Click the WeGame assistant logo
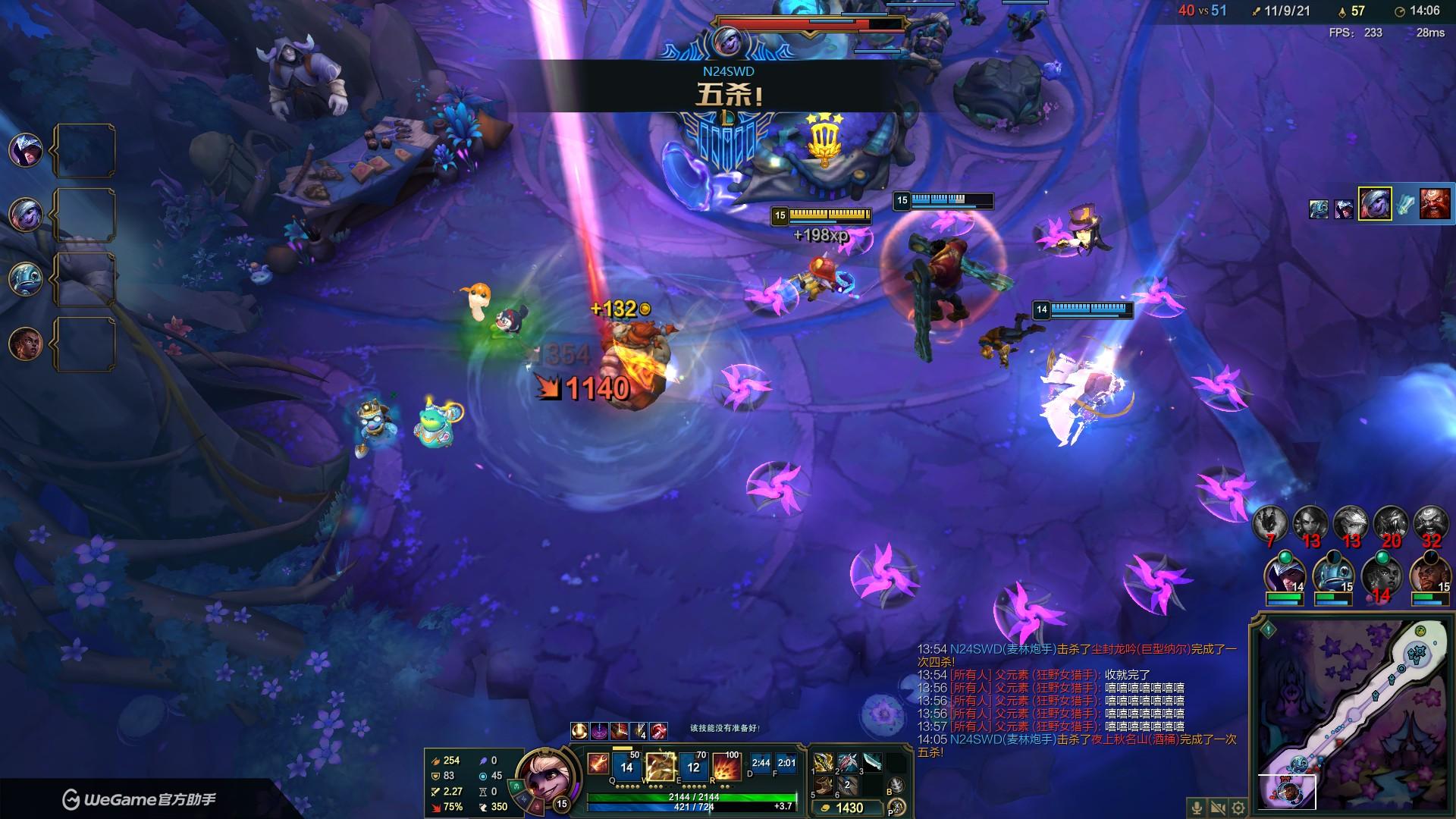The image size is (1456, 819). tap(139, 799)
